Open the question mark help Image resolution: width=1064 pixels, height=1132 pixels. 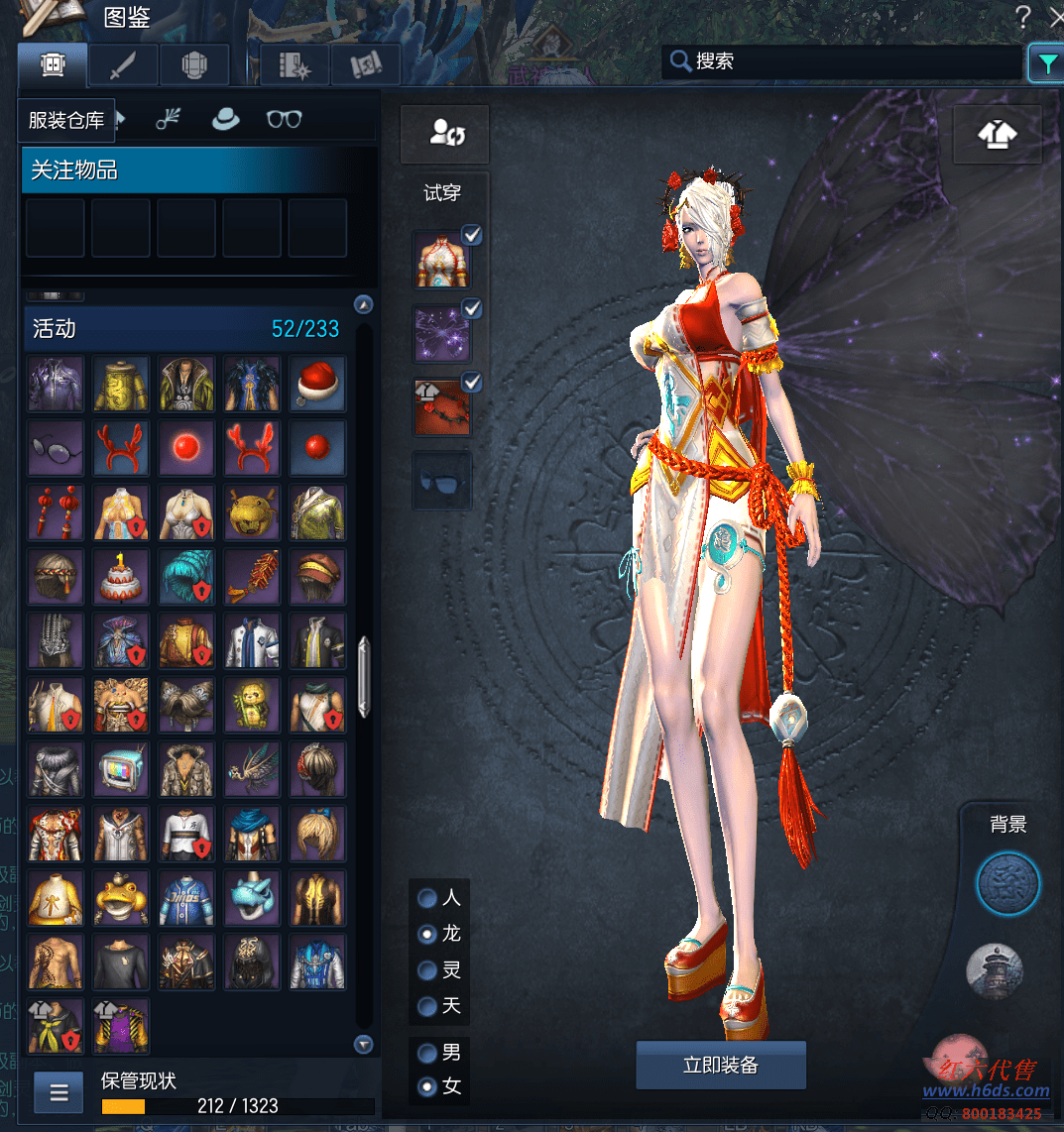point(1023,16)
